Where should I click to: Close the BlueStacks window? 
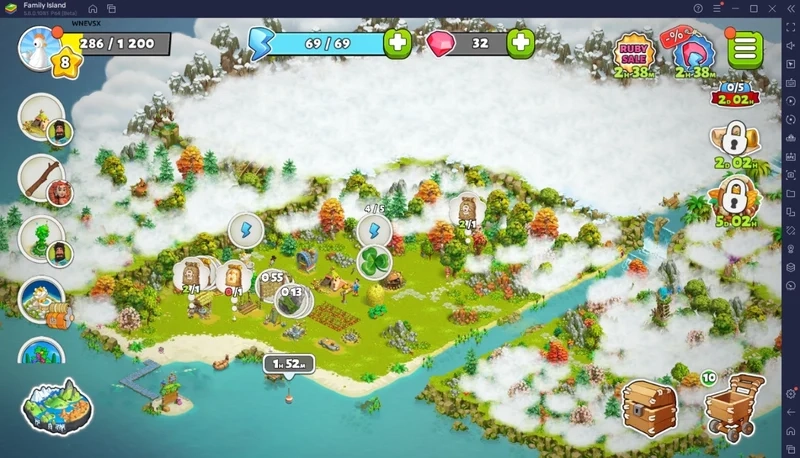(x=786, y=8)
